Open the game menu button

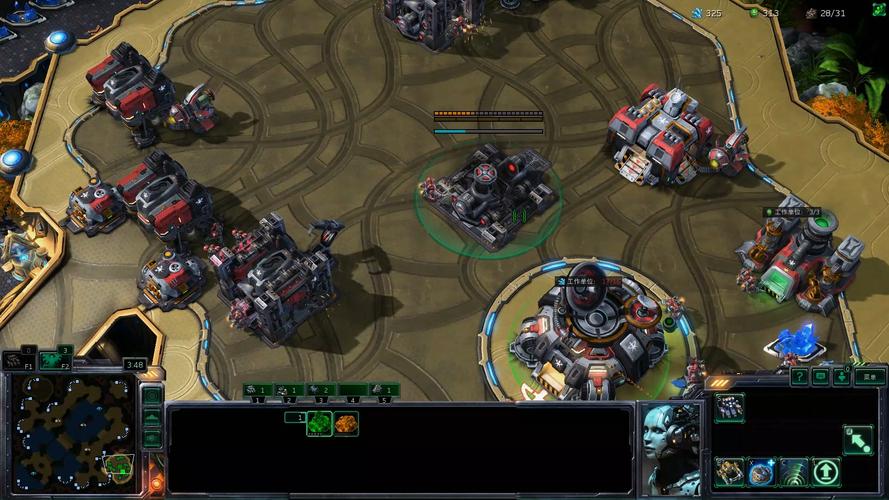(x=870, y=377)
